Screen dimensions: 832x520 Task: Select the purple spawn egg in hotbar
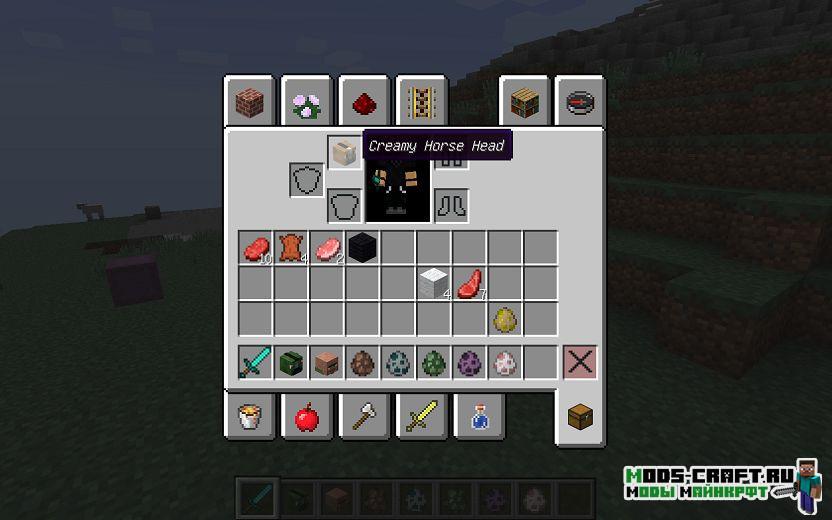470,362
